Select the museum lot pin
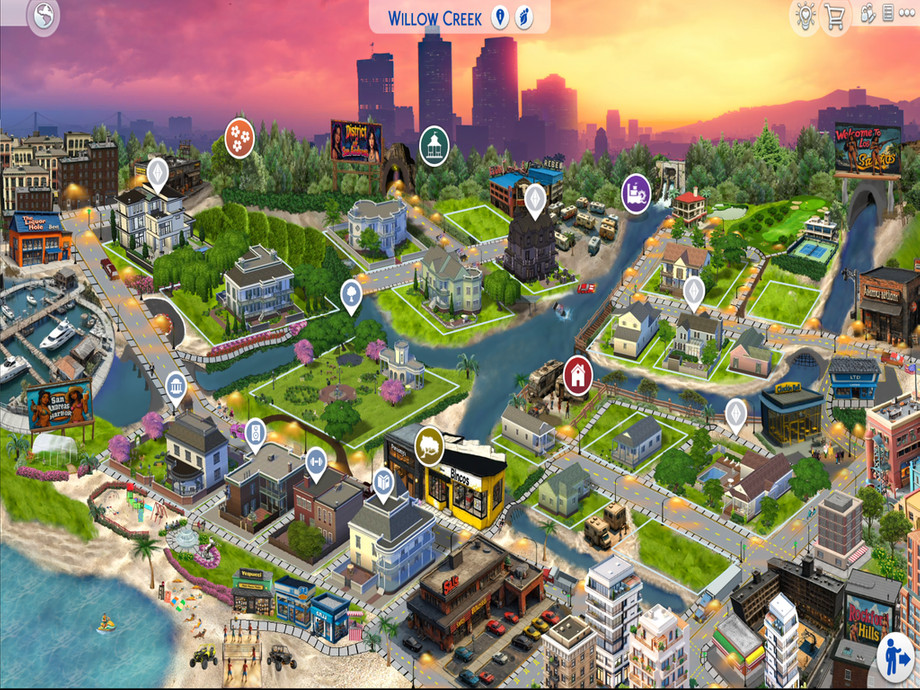The width and height of the screenshot is (920, 690). (176, 386)
